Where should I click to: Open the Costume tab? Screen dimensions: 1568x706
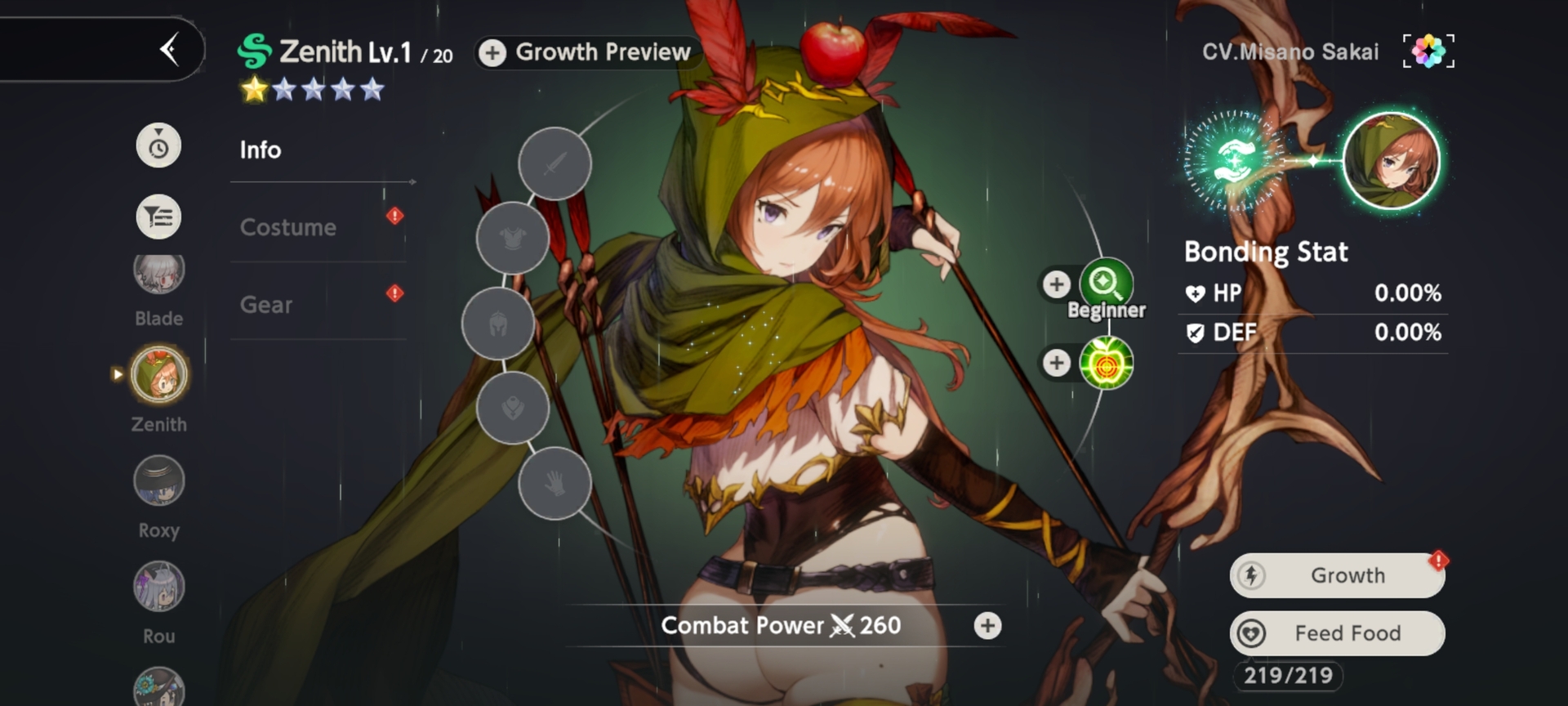(x=288, y=227)
